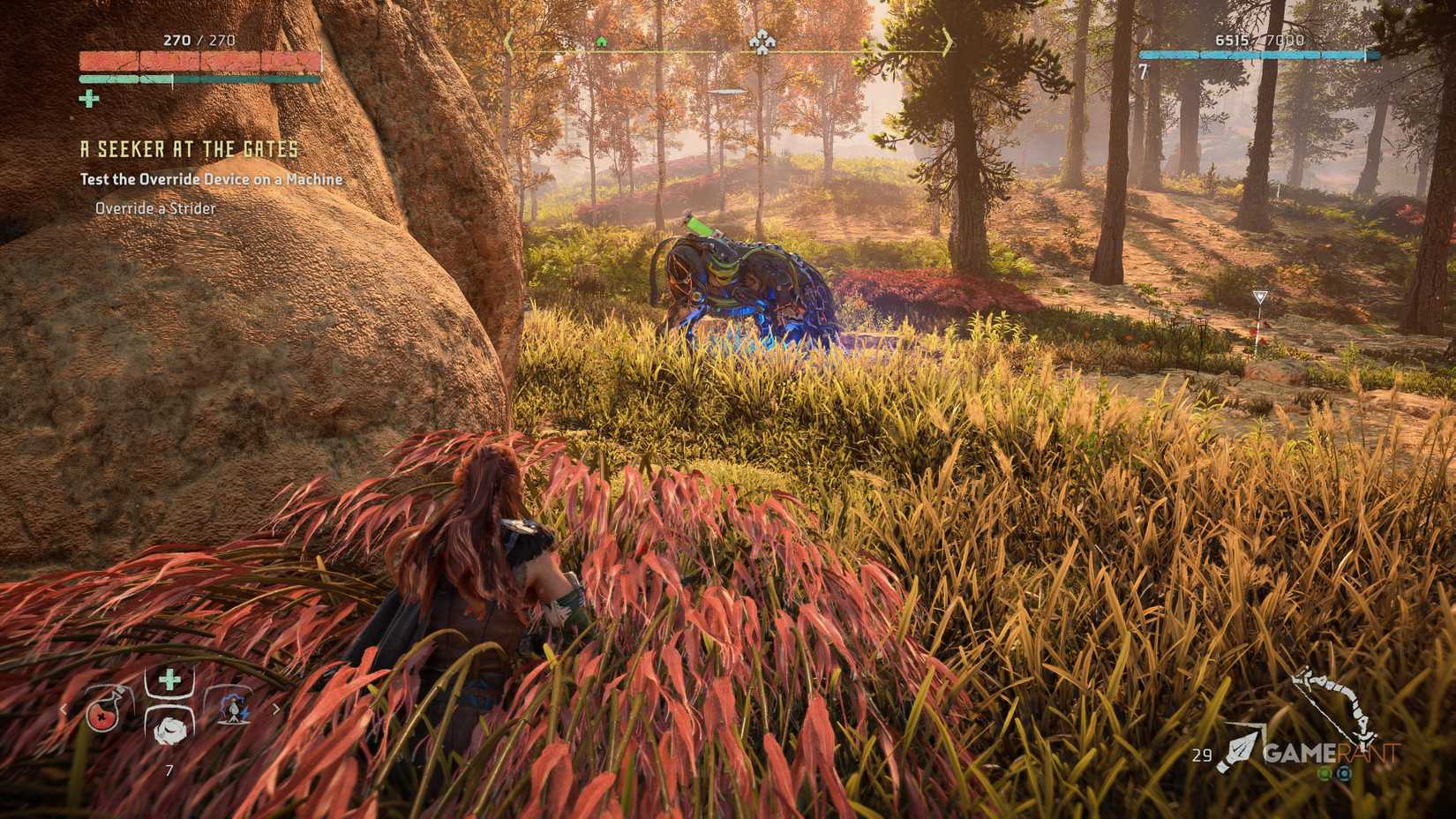Screen dimensions: 1456x819
Task: Expand the item wheel with the right chevron
Action: point(276,709)
